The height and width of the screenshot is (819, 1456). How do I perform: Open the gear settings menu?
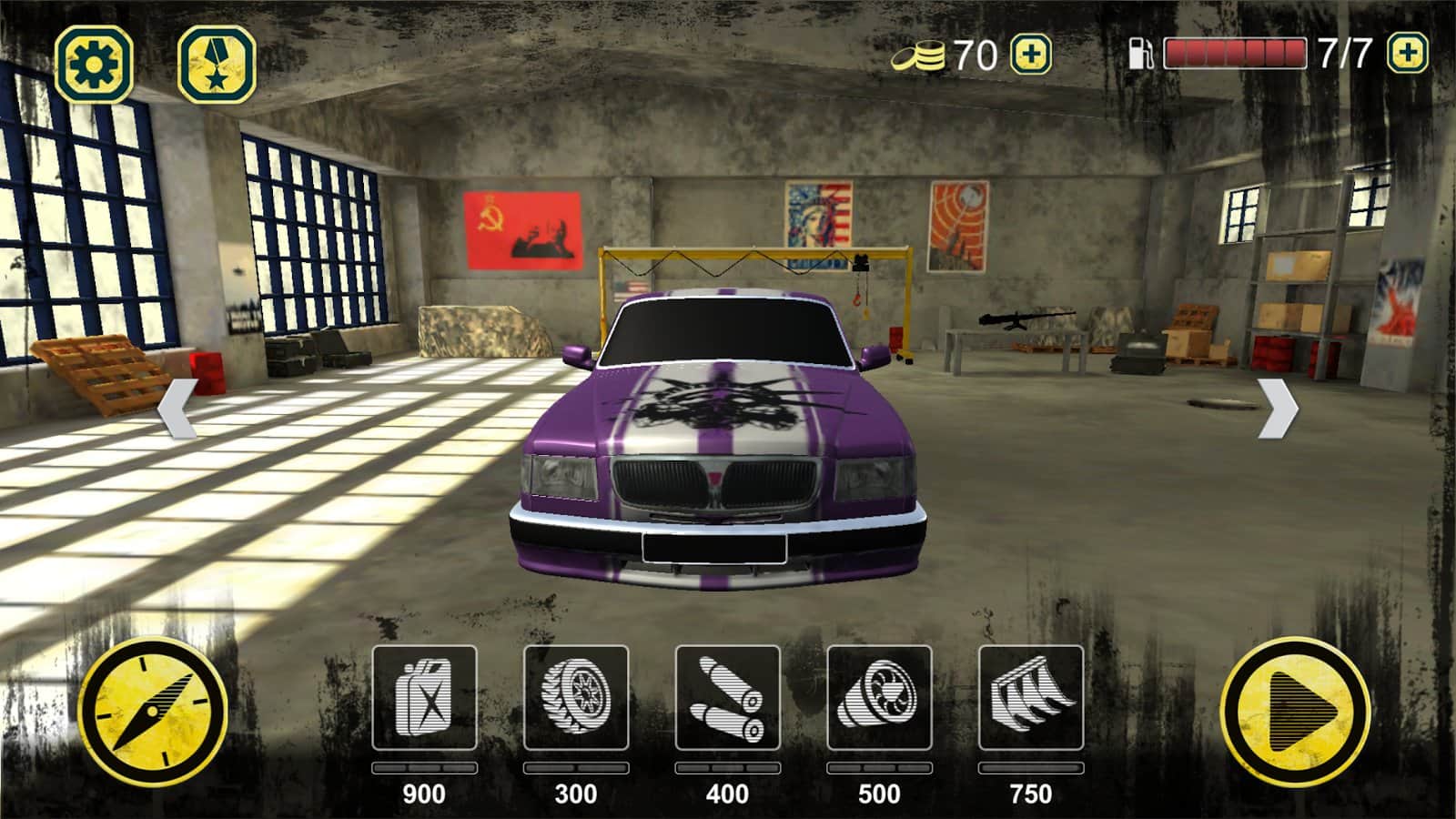pyautogui.click(x=94, y=64)
